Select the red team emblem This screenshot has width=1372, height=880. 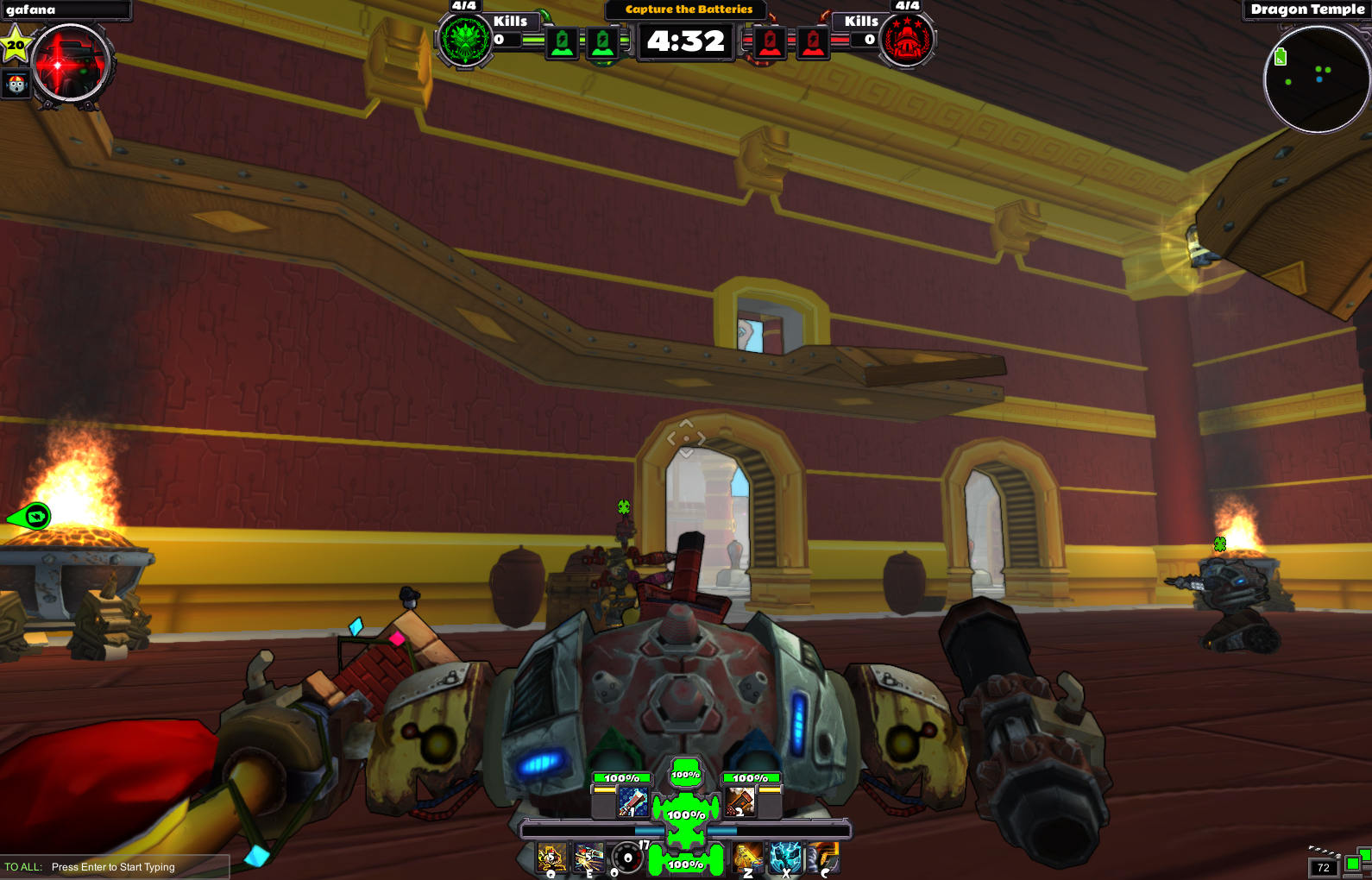(903, 40)
